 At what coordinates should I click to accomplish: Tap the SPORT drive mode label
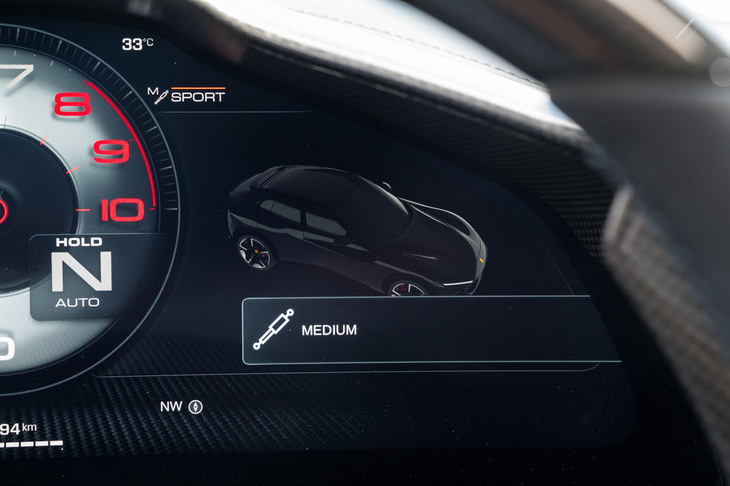[x=197, y=97]
